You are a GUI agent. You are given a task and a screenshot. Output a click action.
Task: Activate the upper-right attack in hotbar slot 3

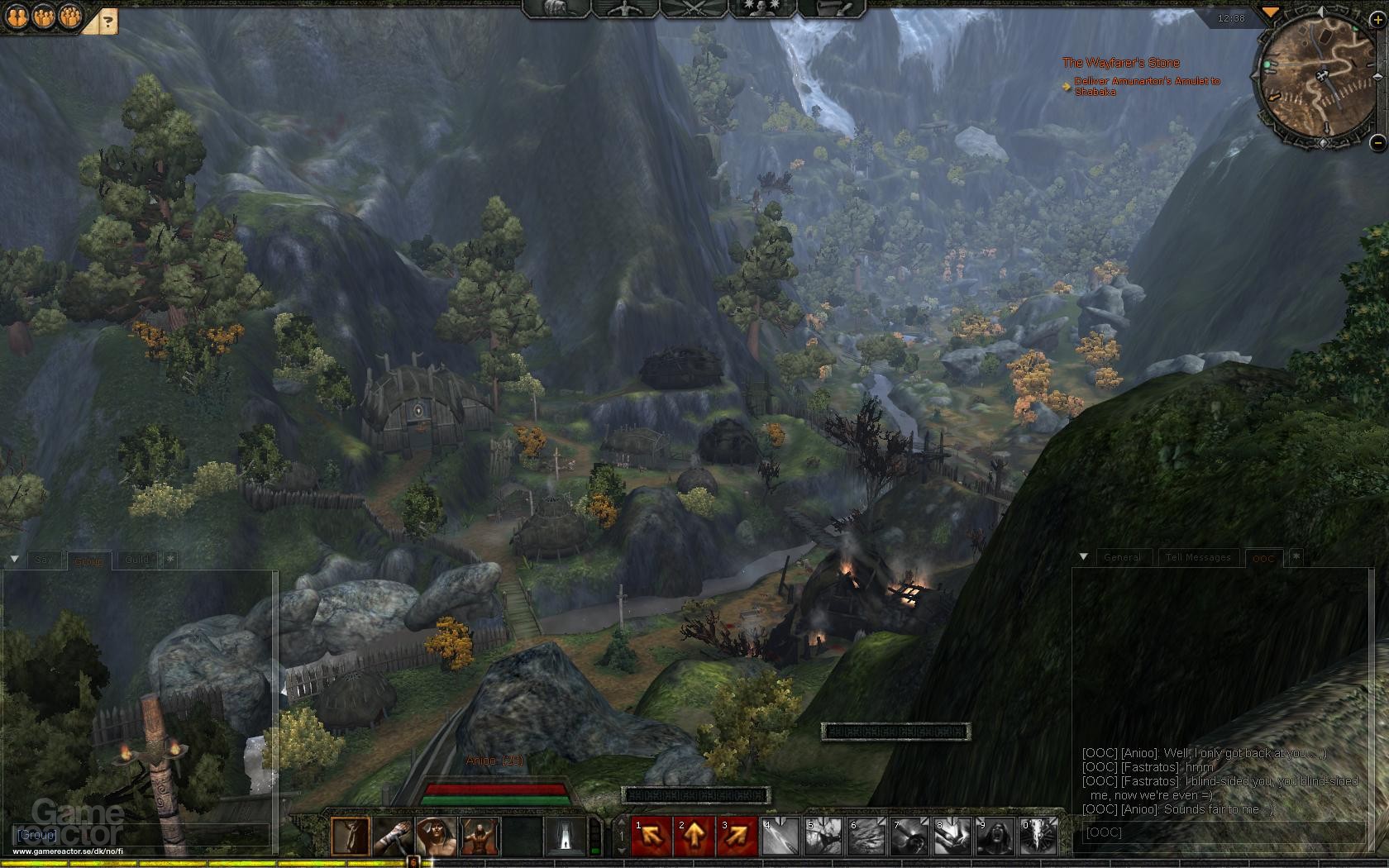738,833
